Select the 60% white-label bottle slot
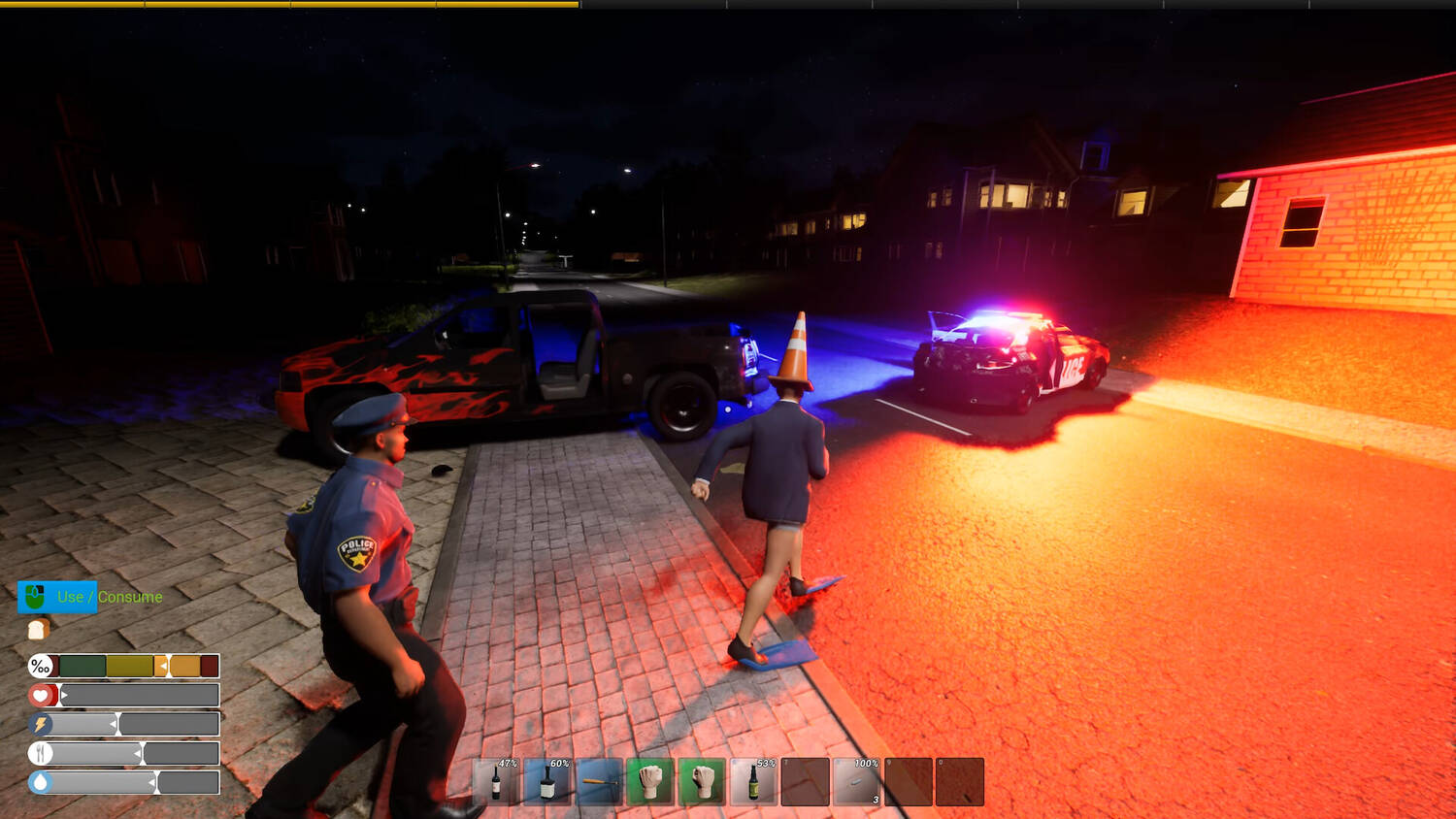This screenshot has width=1456, height=819. coord(547,782)
